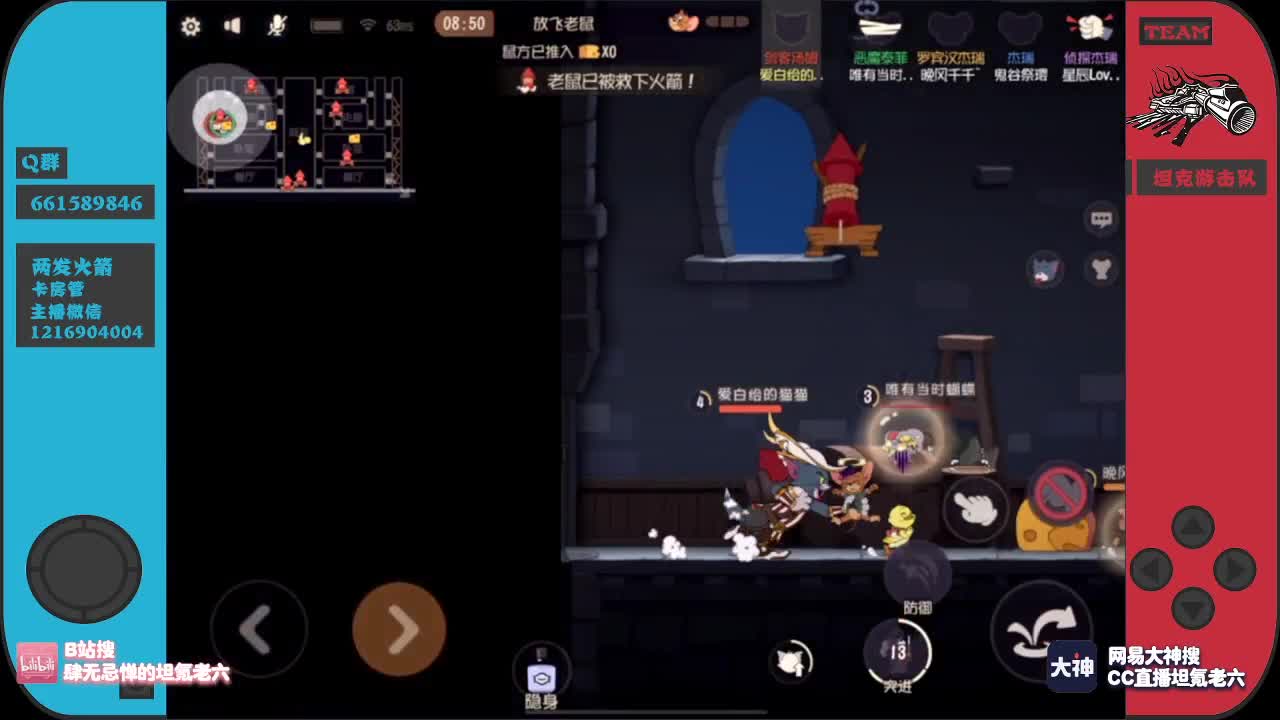Tap the fist icon on 侦探杰瑞's avatar
The width and height of the screenshot is (1280, 720).
pyautogui.click(x=1091, y=26)
